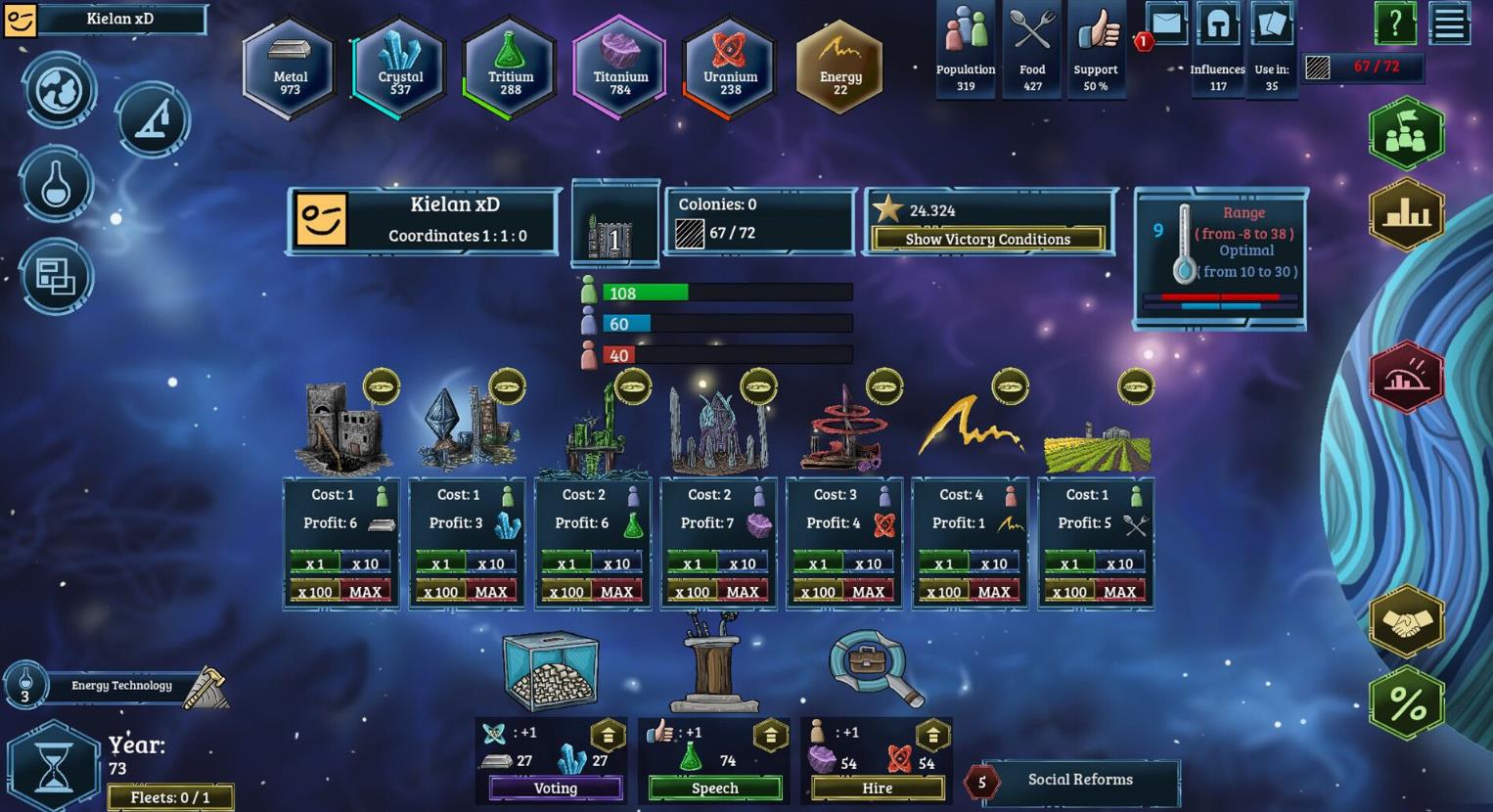
Task: Open the green question mark help menu
Action: 1394,23
